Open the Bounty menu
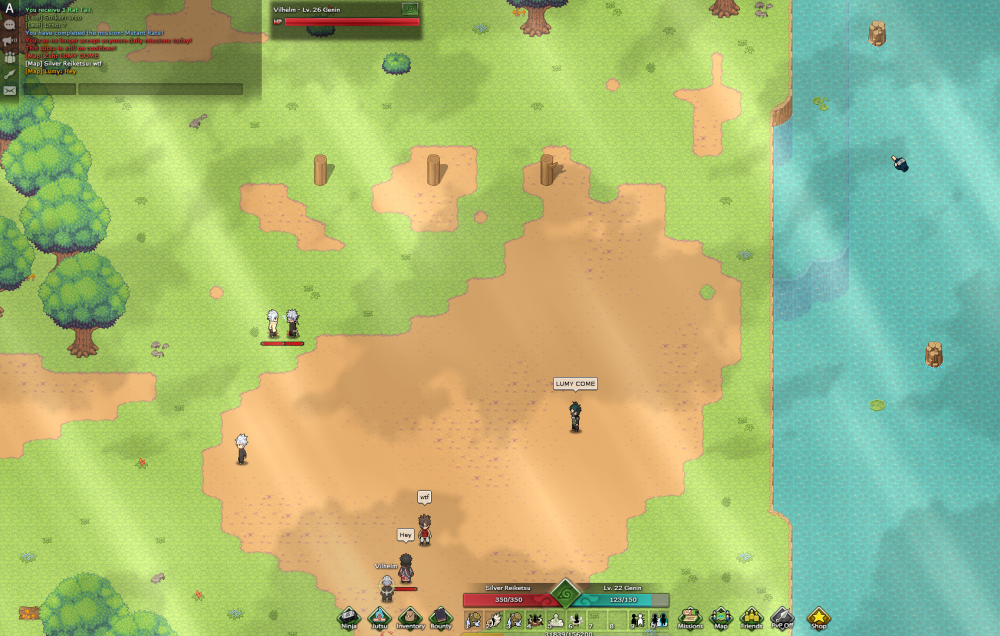The image size is (1000, 636). 441,617
